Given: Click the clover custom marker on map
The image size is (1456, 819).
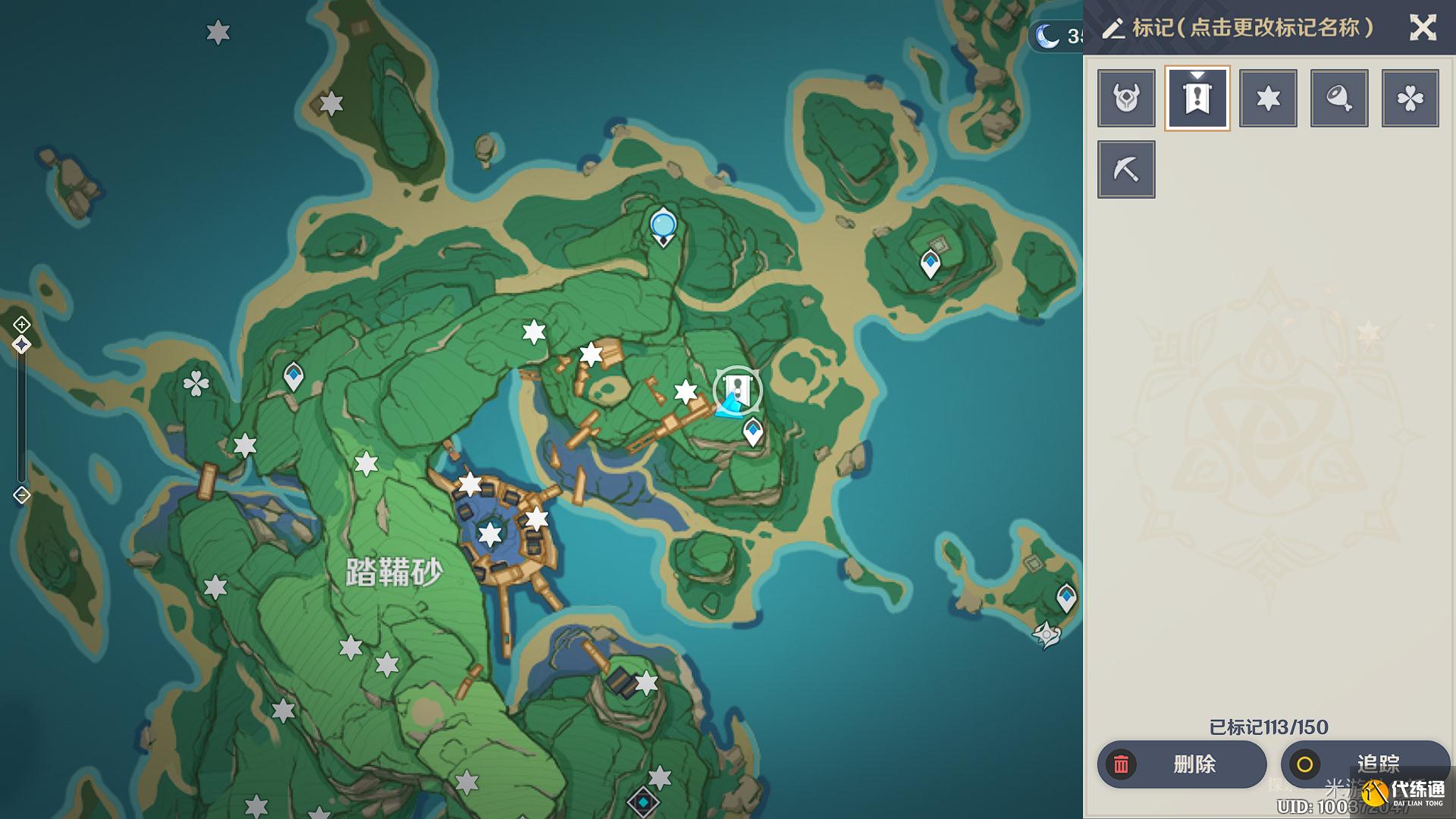Looking at the screenshot, I should coord(196,384).
